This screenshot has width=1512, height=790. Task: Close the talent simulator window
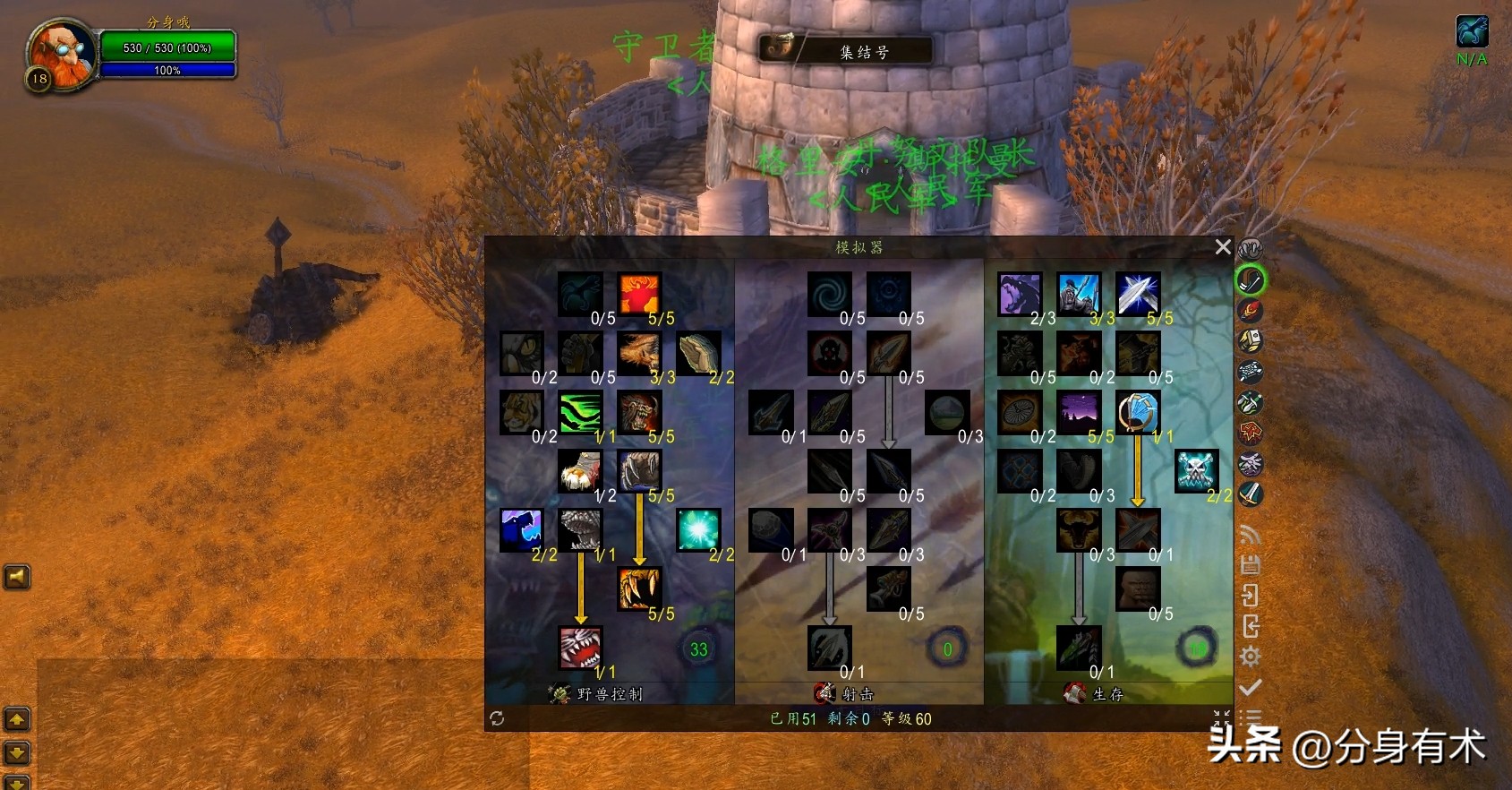(x=1223, y=246)
